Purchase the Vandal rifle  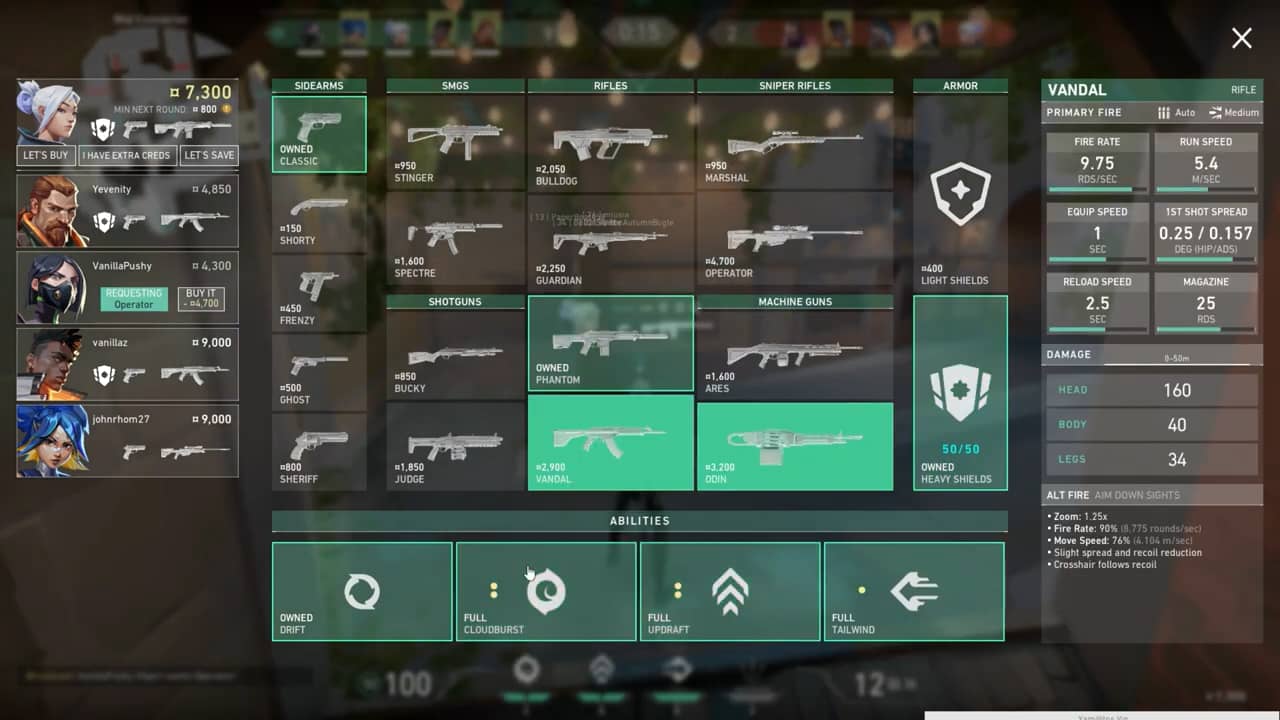610,442
